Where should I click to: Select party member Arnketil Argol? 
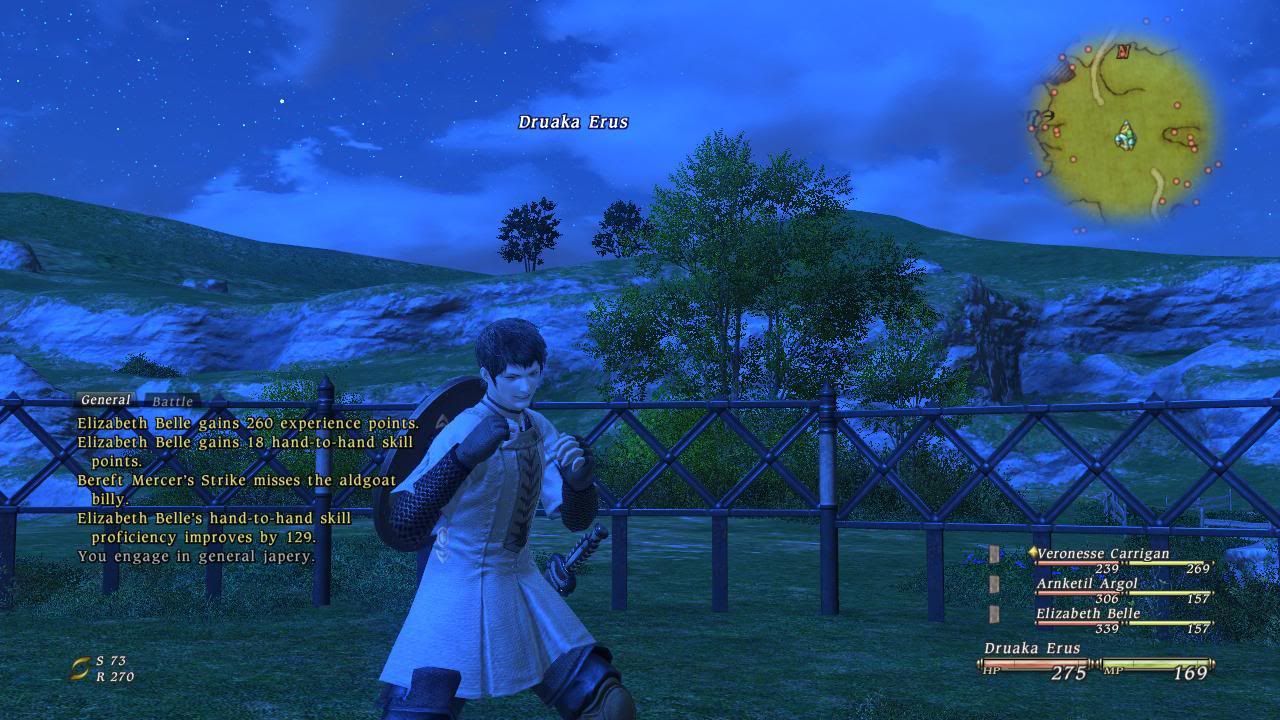(1088, 583)
